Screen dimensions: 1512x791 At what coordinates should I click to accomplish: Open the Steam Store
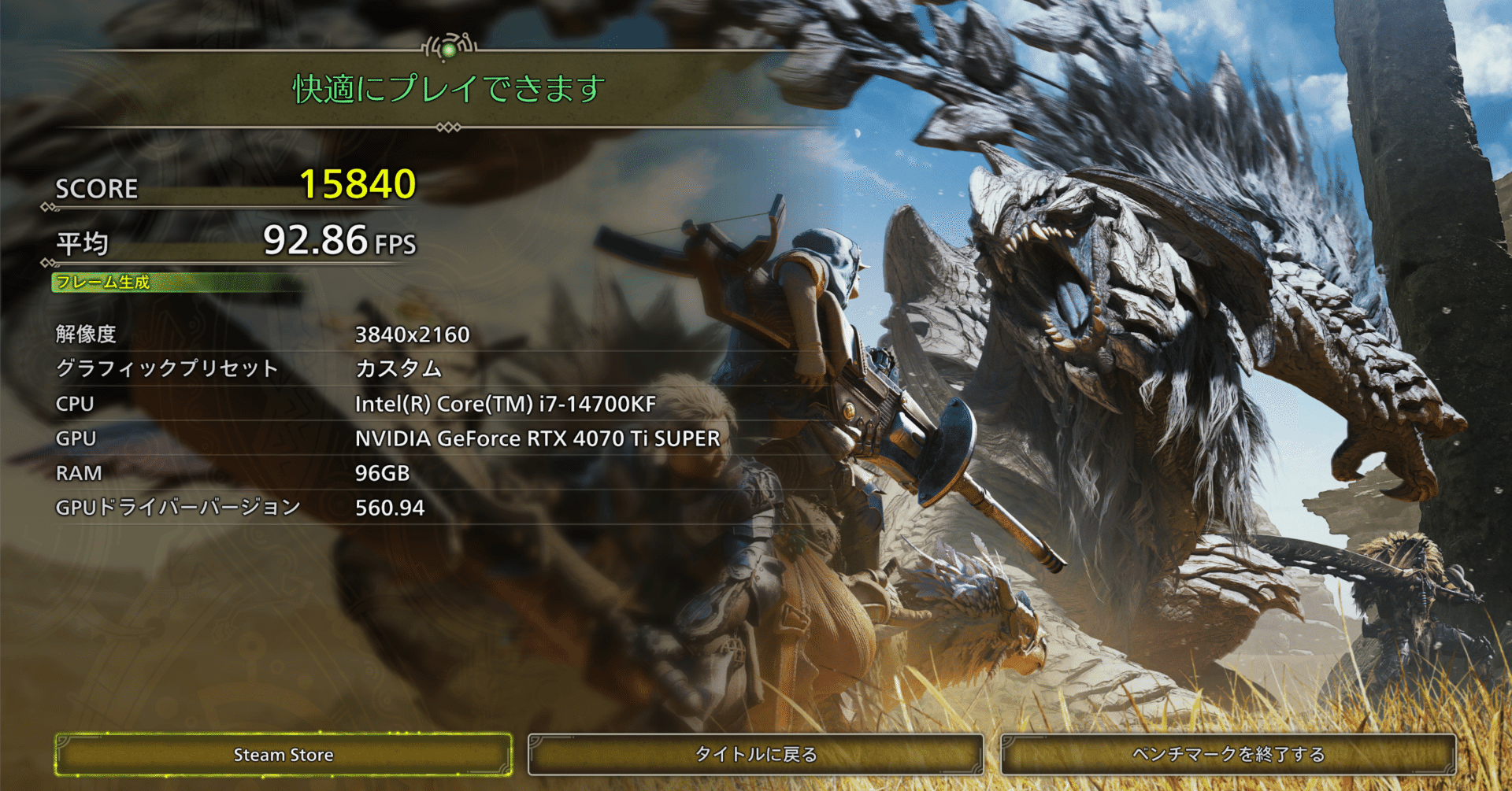click(x=285, y=754)
